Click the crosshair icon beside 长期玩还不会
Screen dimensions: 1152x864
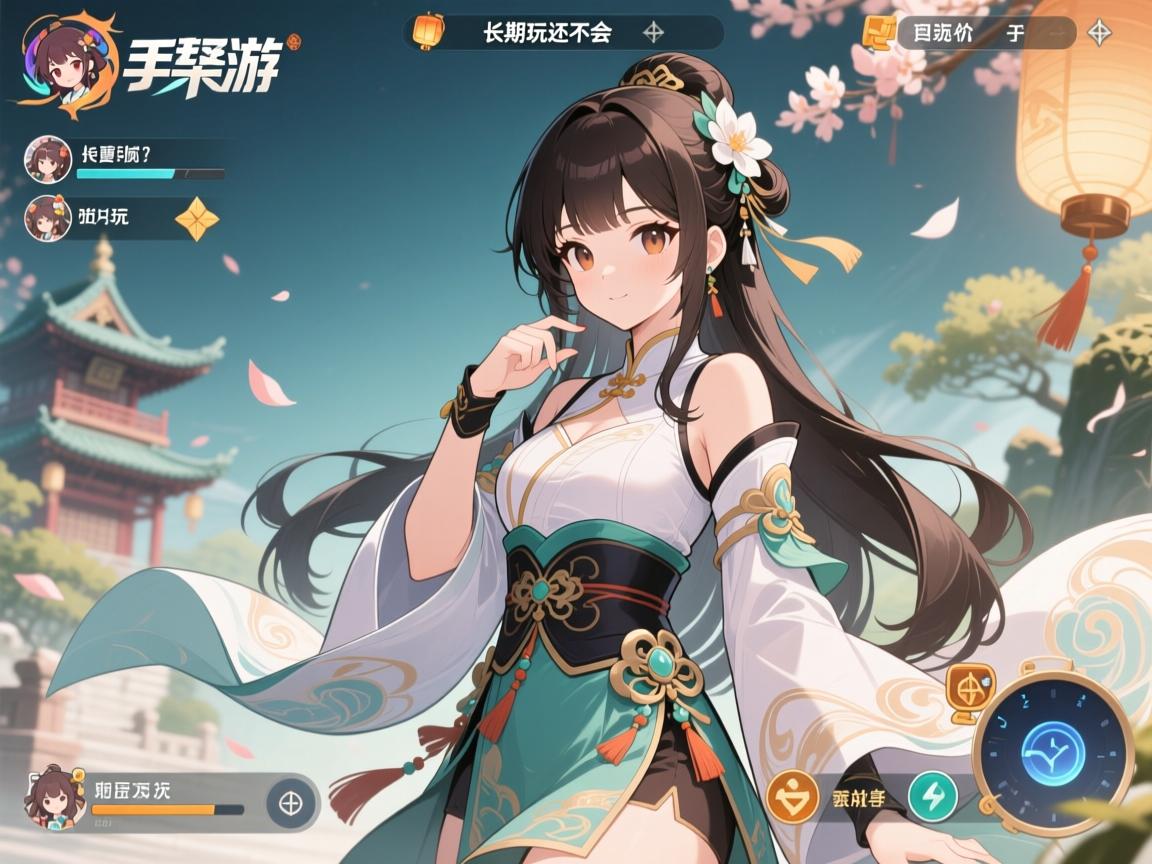[653, 32]
